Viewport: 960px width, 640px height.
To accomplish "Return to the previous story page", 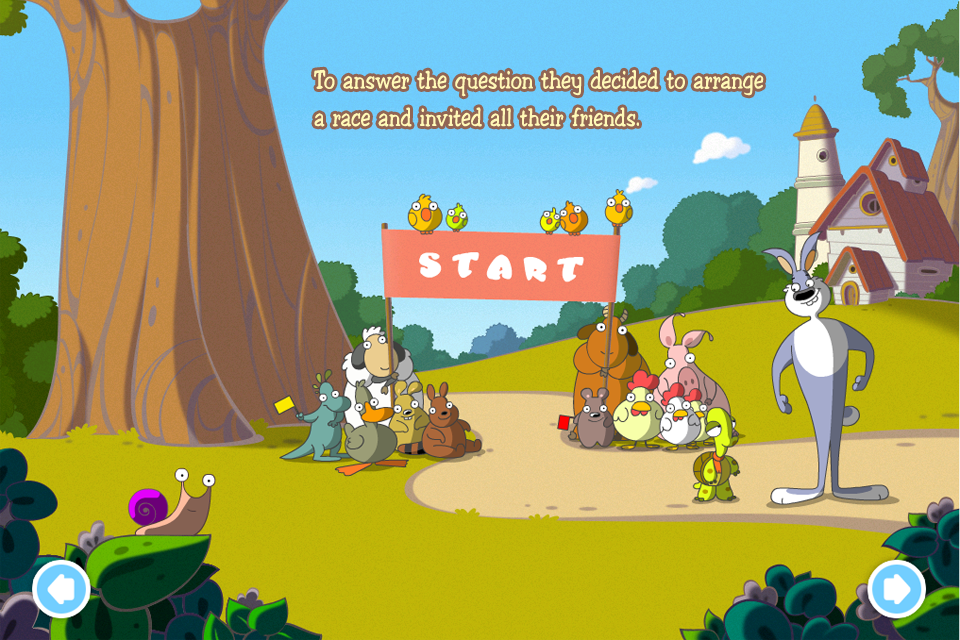I will click(x=62, y=589).
